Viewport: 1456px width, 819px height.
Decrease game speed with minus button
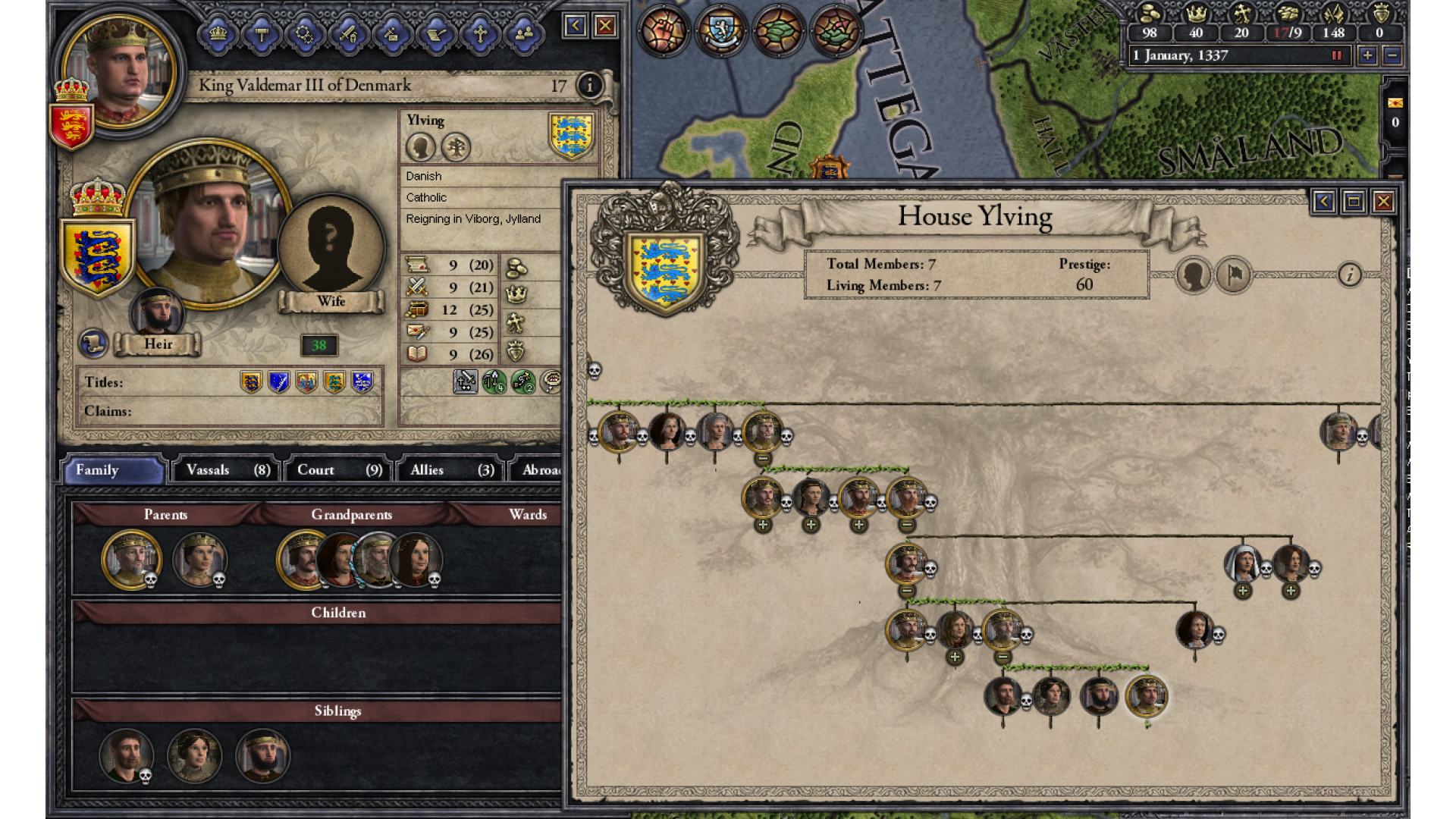click(1392, 55)
